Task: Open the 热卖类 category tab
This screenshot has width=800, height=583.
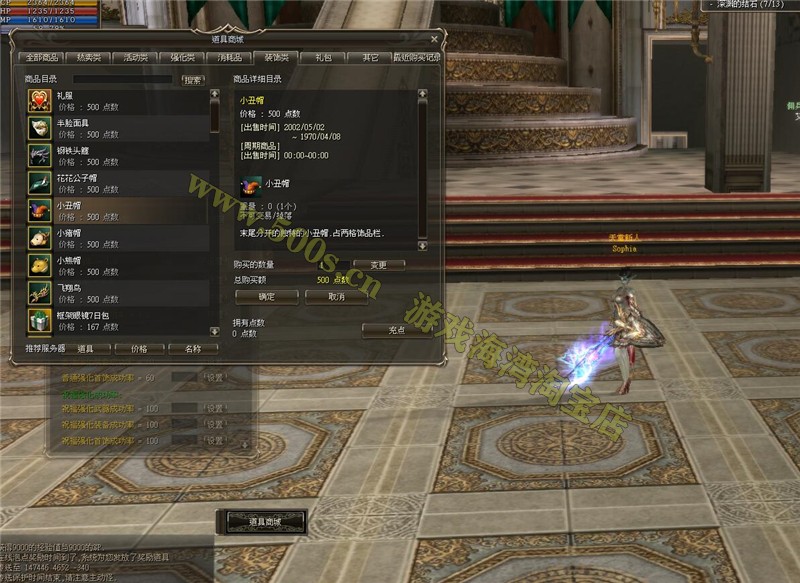Action: pos(90,58)
